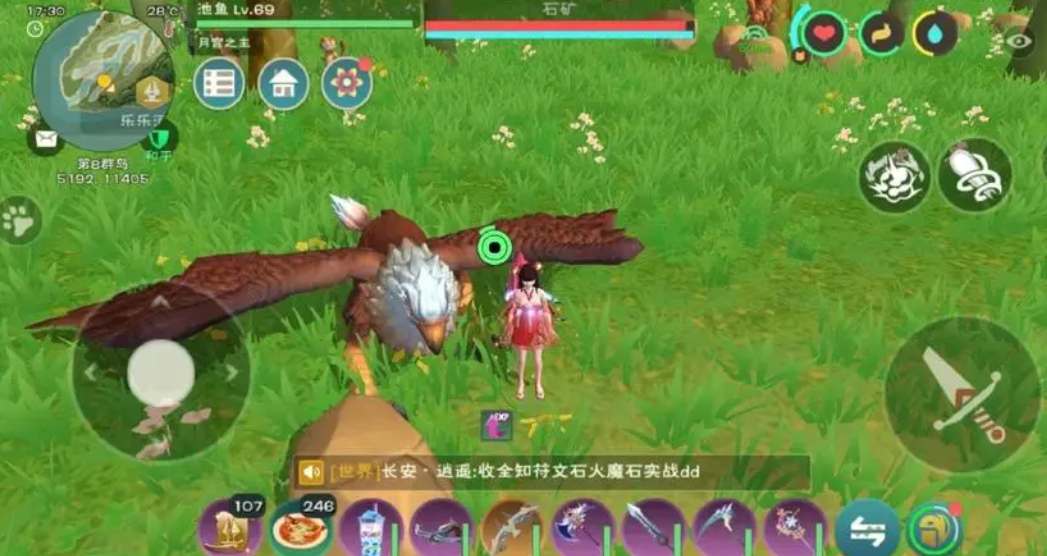Use the whirlwind bottle skill
1047x556 pixels.
pos(974,175)
